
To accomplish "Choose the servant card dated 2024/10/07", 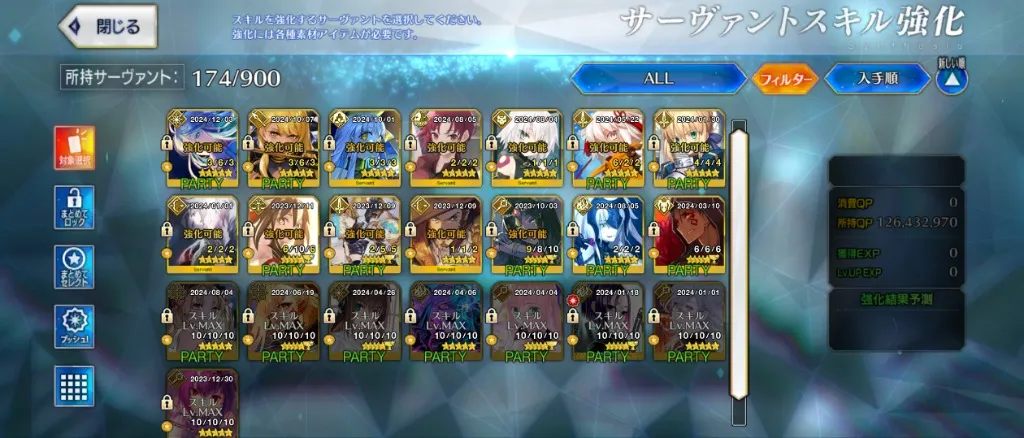I will click(x=282, y=148).
